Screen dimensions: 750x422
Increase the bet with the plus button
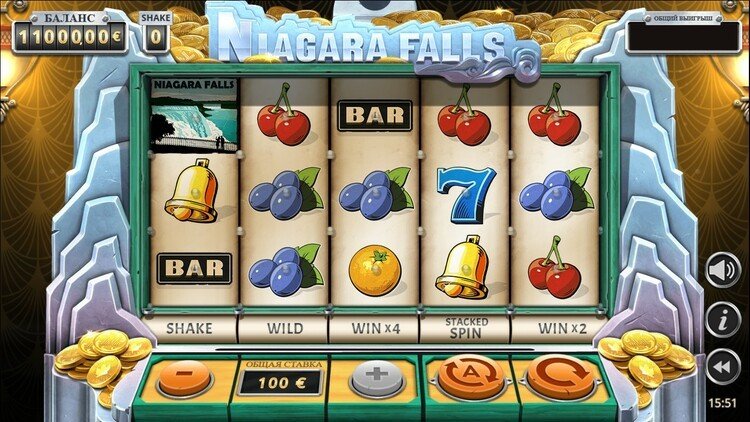(x=374, y=379)
